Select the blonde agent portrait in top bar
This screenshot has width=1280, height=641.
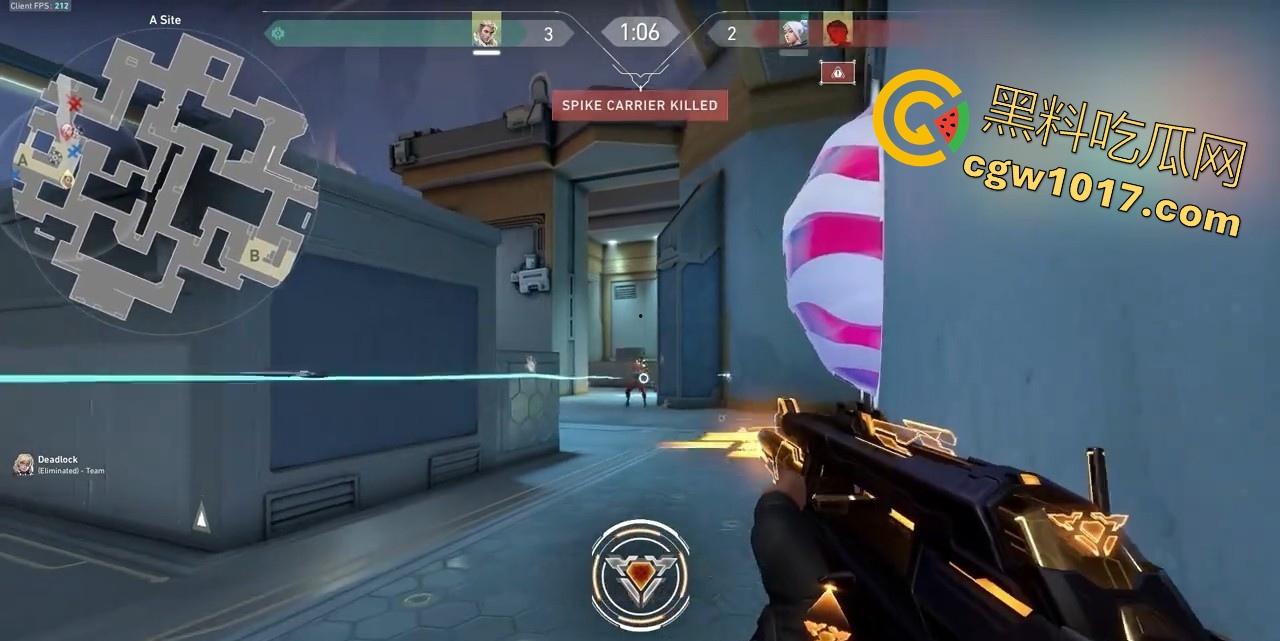(x=486, y=32)
